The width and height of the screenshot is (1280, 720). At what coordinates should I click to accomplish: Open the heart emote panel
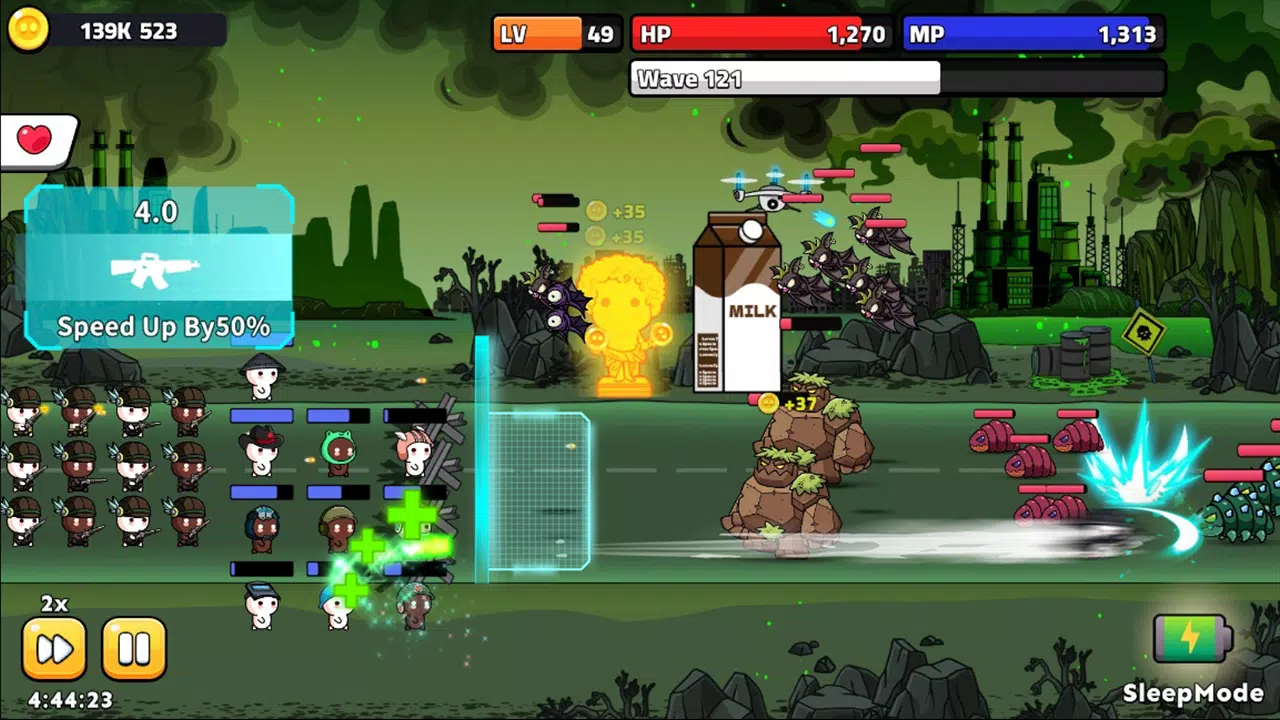click(x=36, y=139)
